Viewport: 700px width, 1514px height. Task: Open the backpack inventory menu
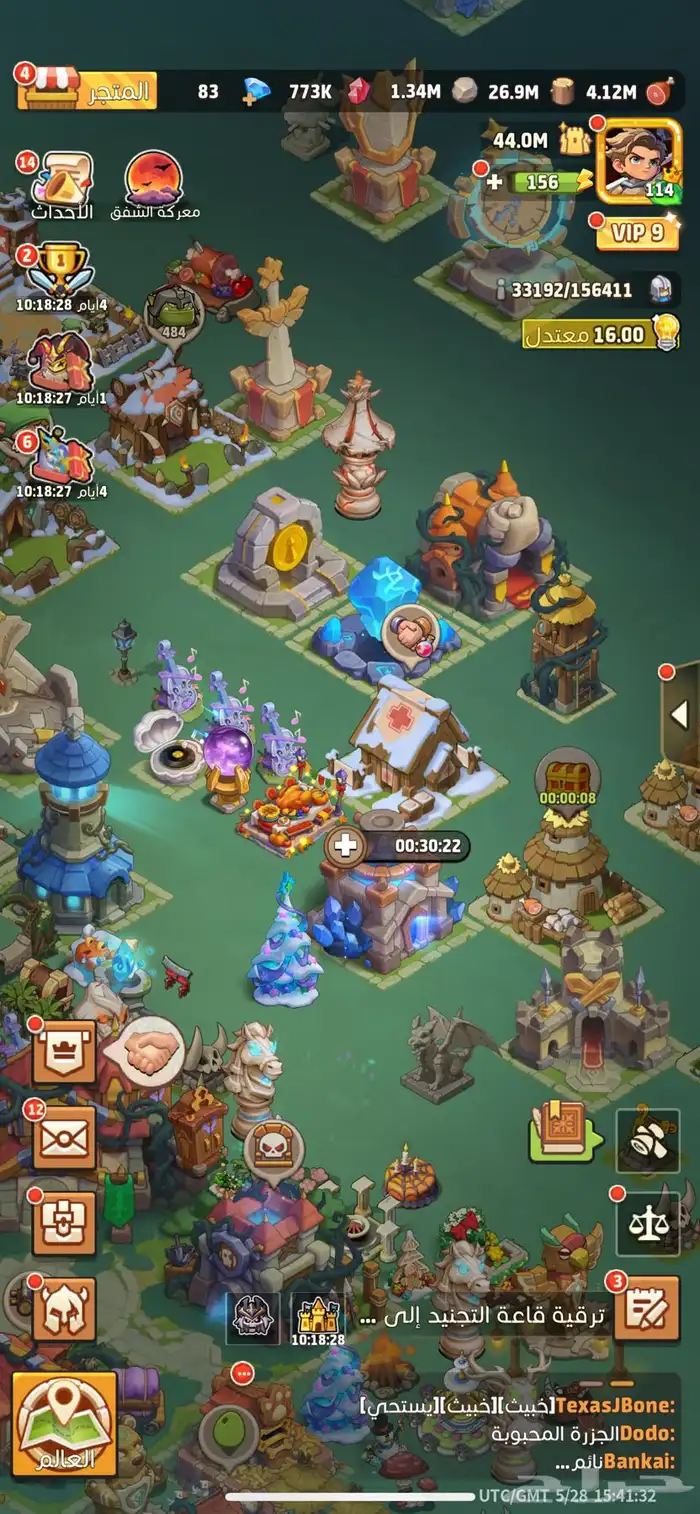[65, 1223]
